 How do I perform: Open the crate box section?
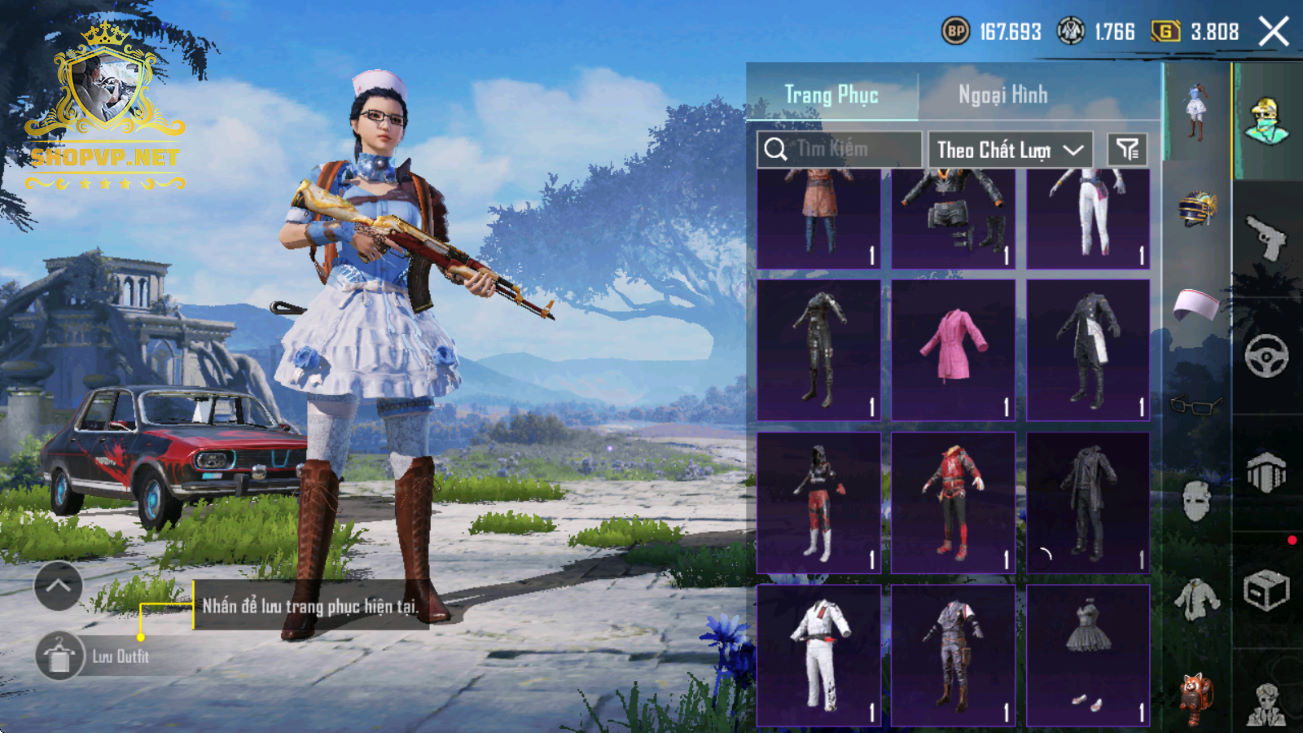(1266, 590)
